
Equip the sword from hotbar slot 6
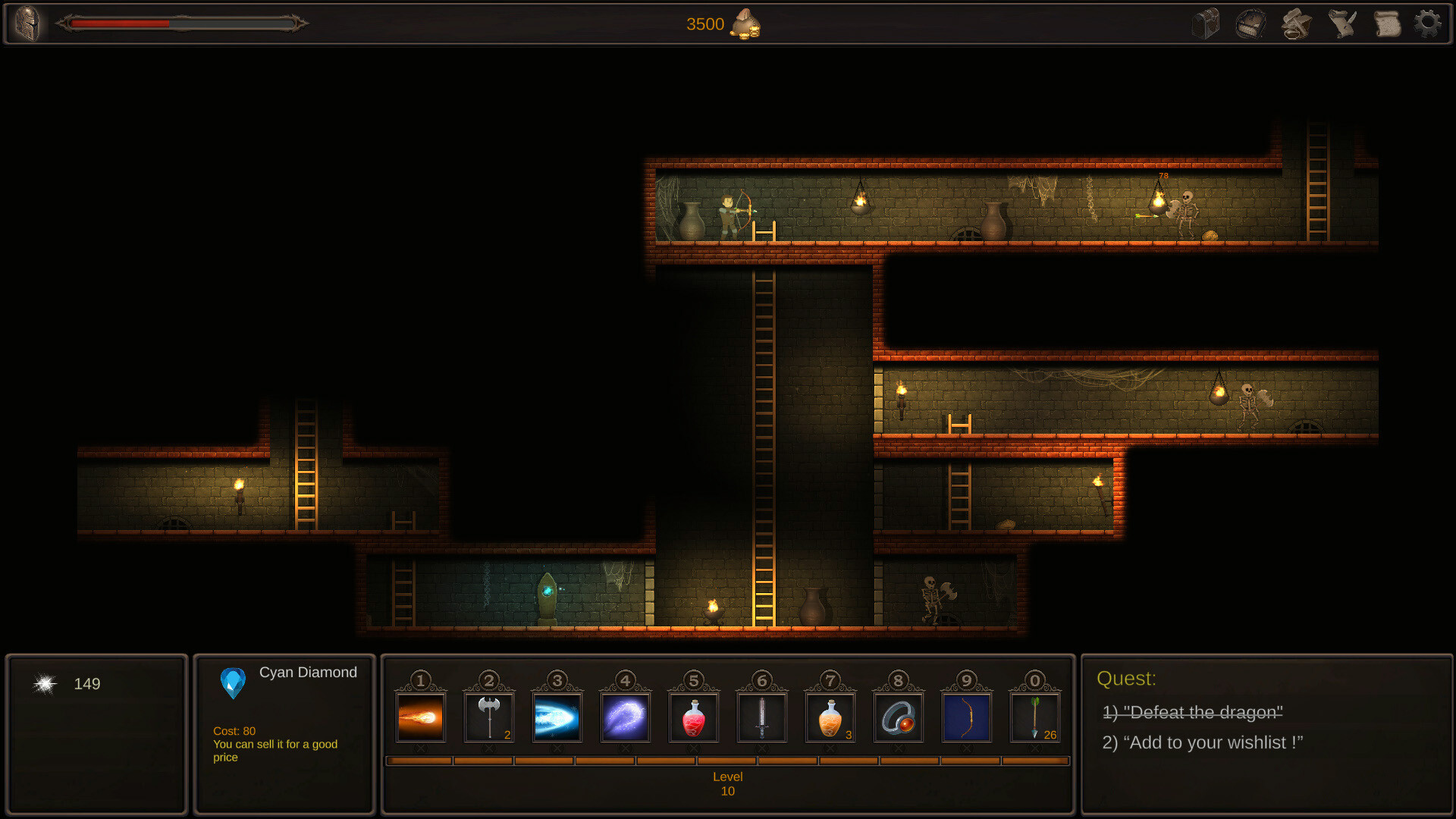[762, 715]
